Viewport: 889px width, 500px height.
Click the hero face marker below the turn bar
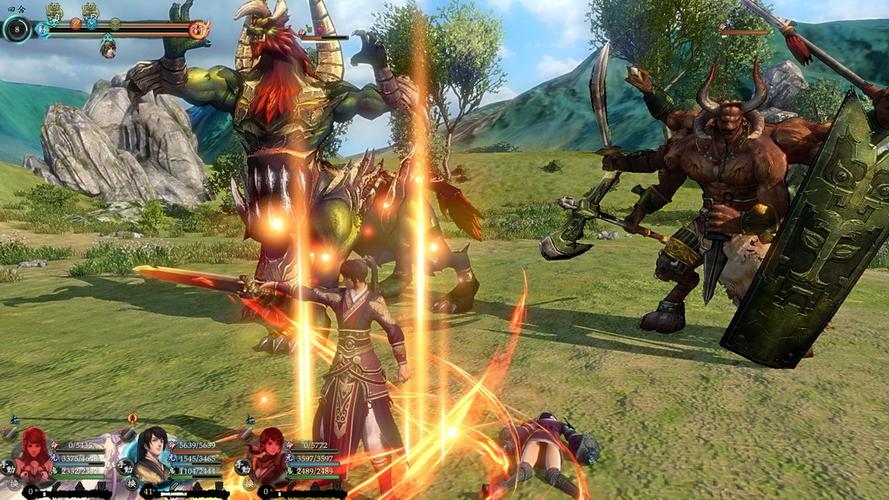tap(108, 47)
